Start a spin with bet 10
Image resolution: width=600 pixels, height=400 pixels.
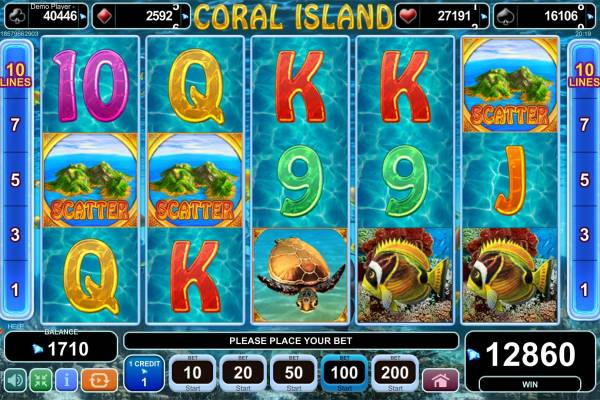pos(190,372)
